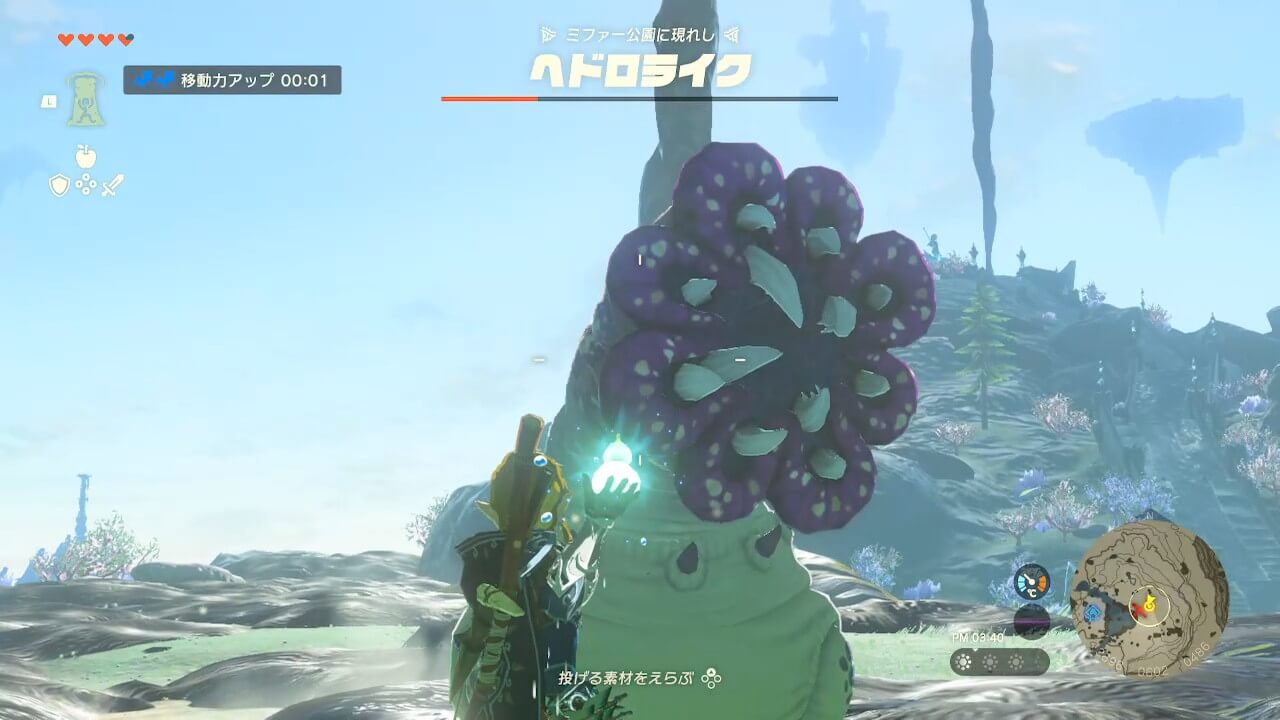Click the dark noise meter circle
Screen dimensions: 1280x720
pyautogui.click(x=1032, y=621)
